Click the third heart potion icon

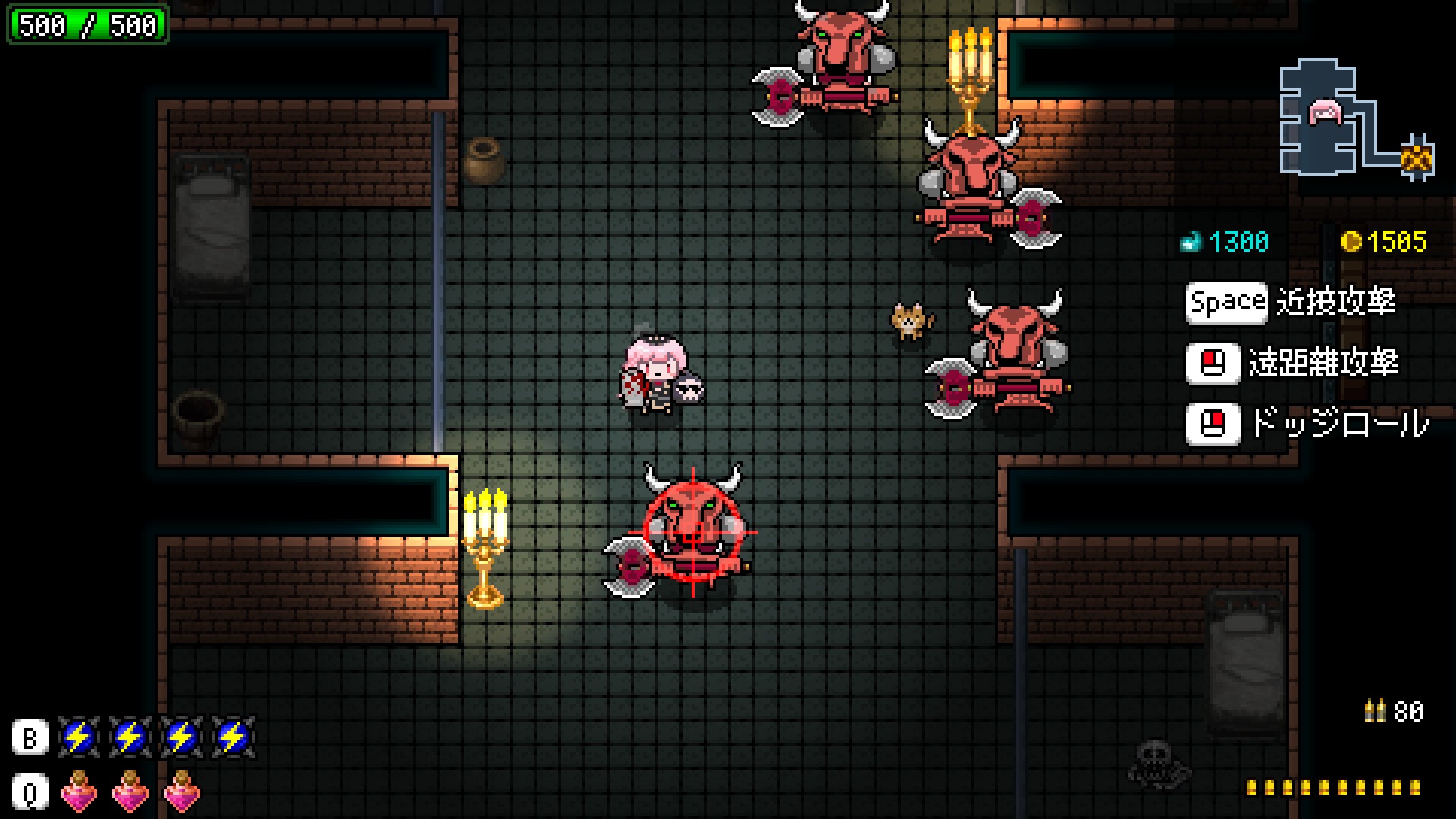point(182,791)
